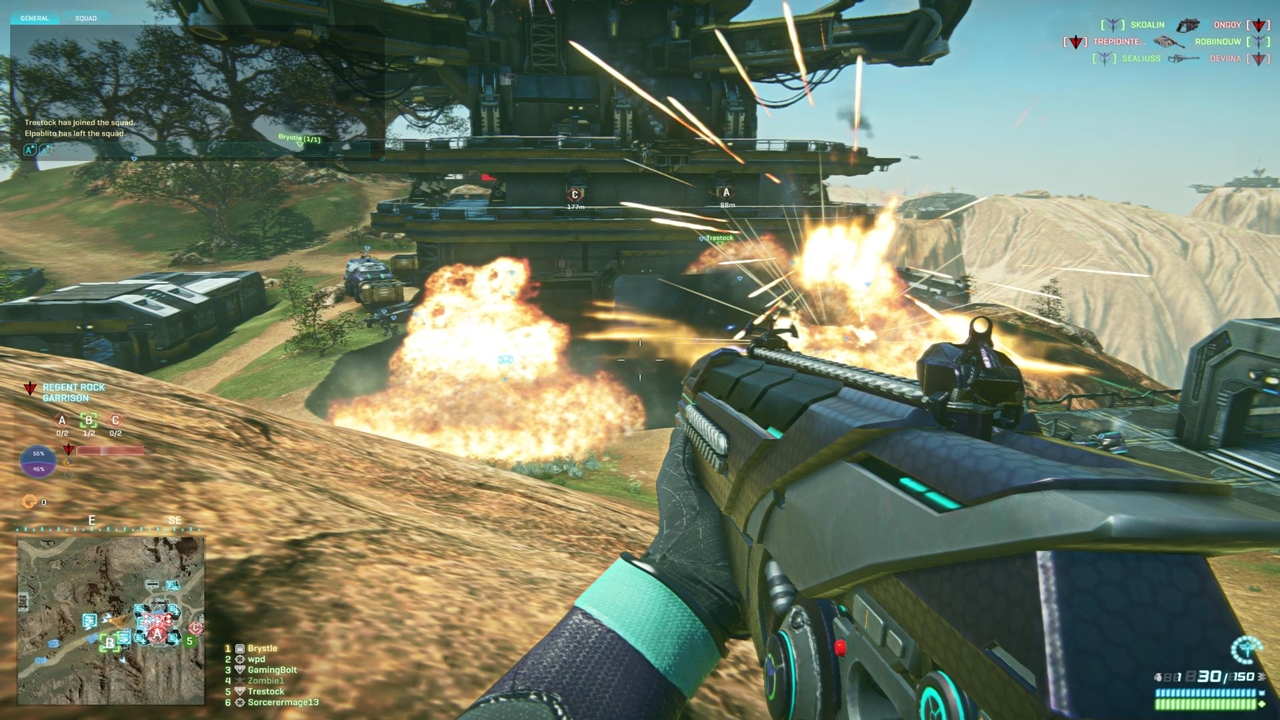Pick Sorcerermage13 from the squad list
1280x720 pixels.
point(283,703)
